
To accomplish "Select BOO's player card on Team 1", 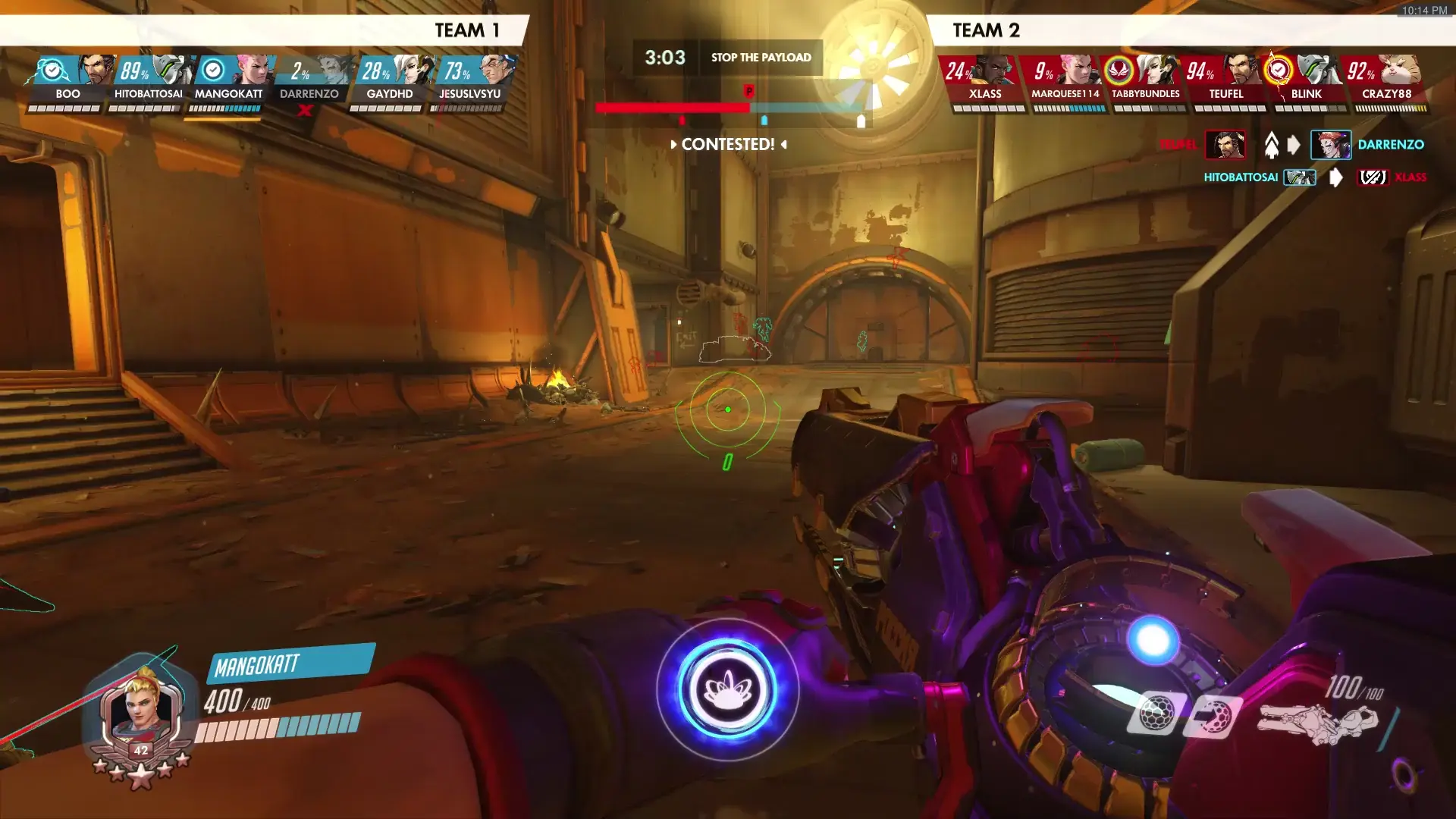I will pyautogui.click(x=68, y=80).
